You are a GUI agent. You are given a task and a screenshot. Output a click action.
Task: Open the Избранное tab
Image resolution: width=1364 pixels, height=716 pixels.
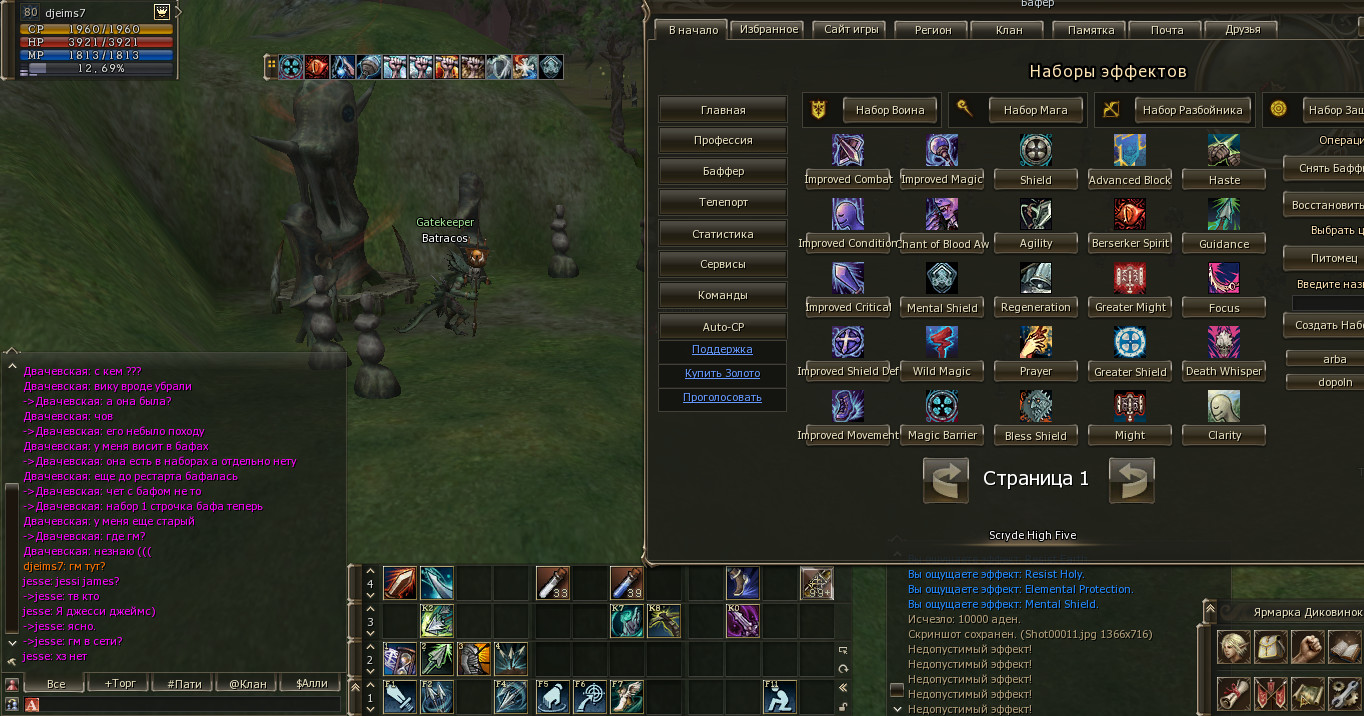(x=769, y=30)
